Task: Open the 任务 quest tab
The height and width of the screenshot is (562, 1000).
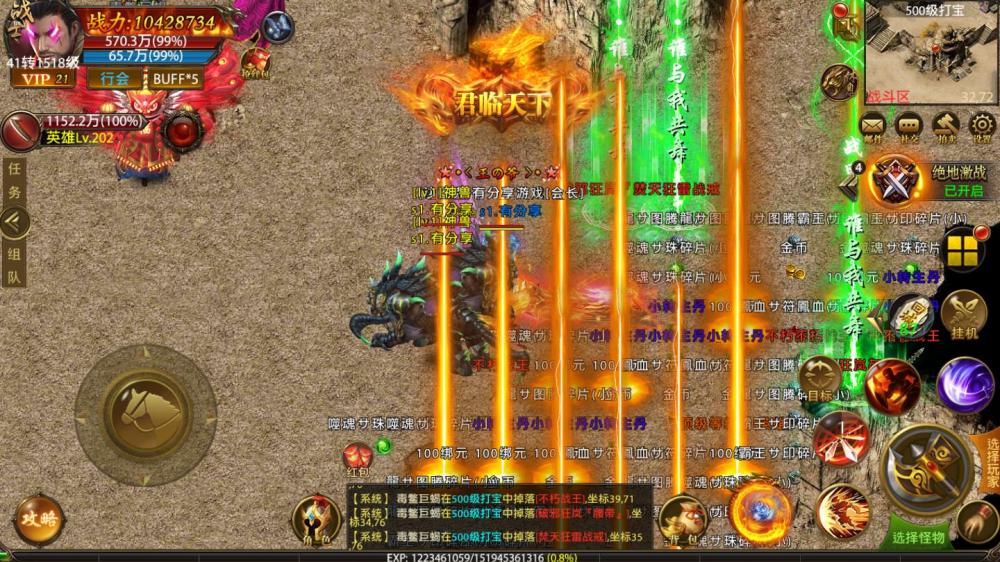Action: pos(14,180)
